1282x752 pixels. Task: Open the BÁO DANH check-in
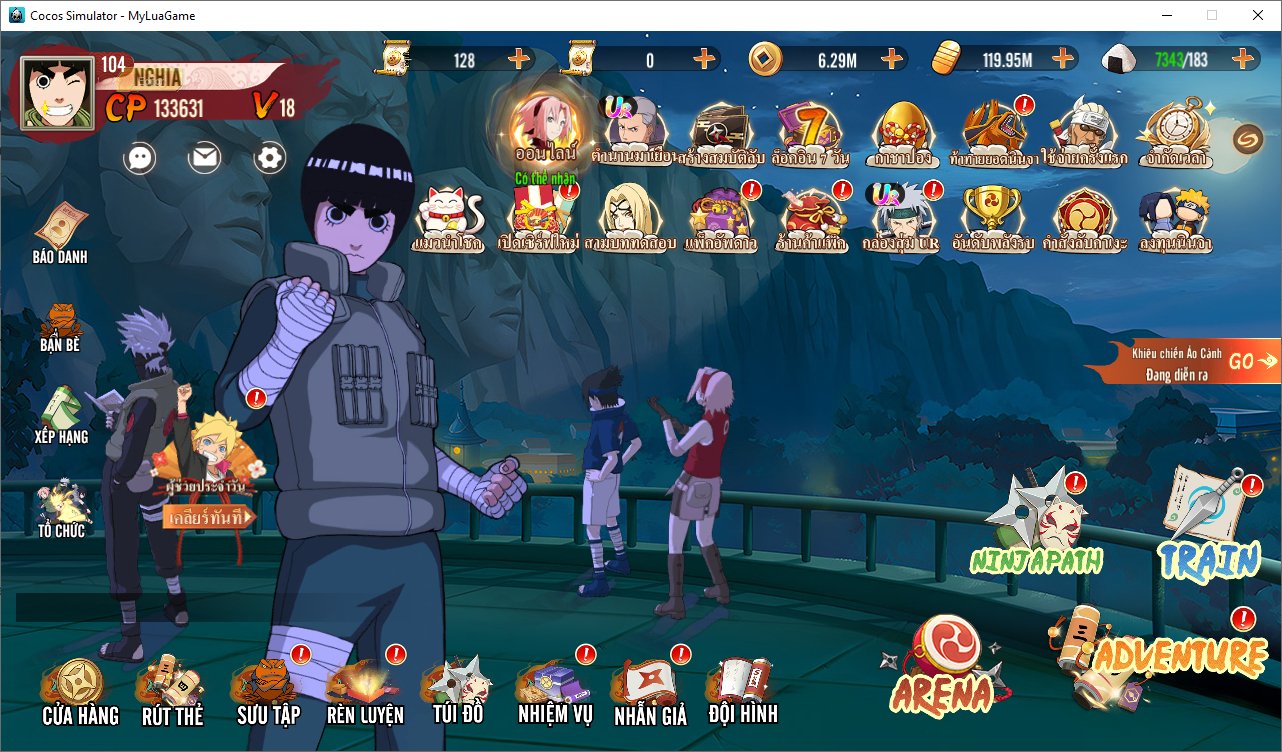click(x=60, y=232)
